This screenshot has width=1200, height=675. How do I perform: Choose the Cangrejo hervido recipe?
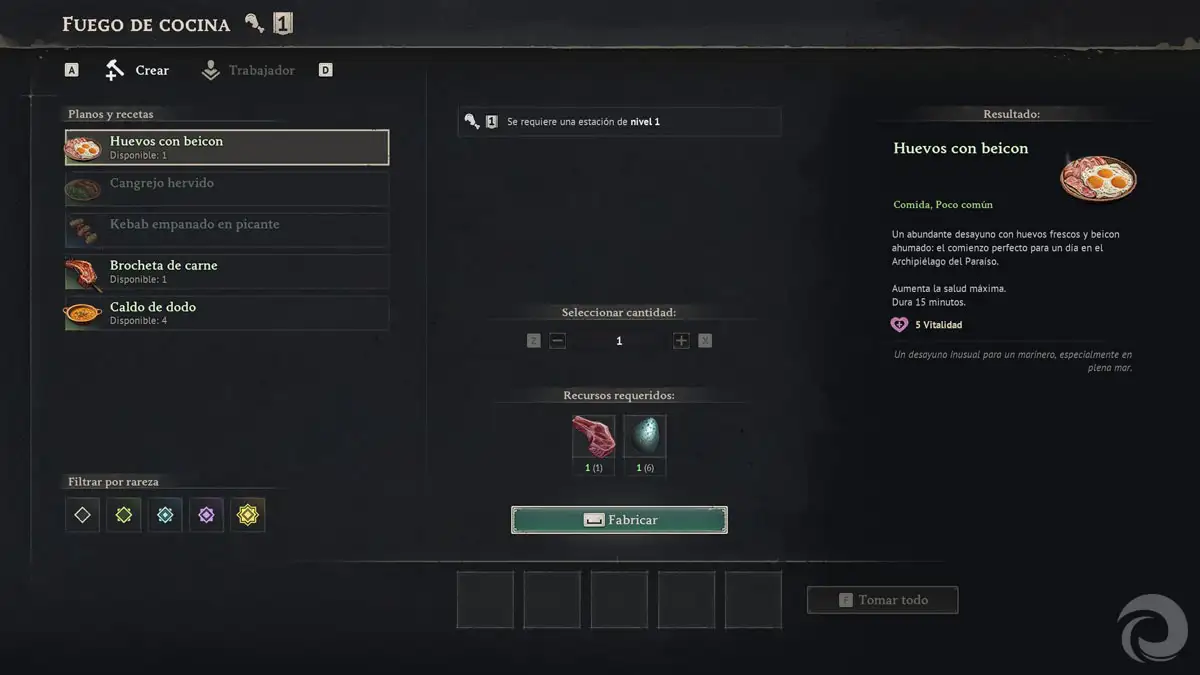[x=227, y=188]
